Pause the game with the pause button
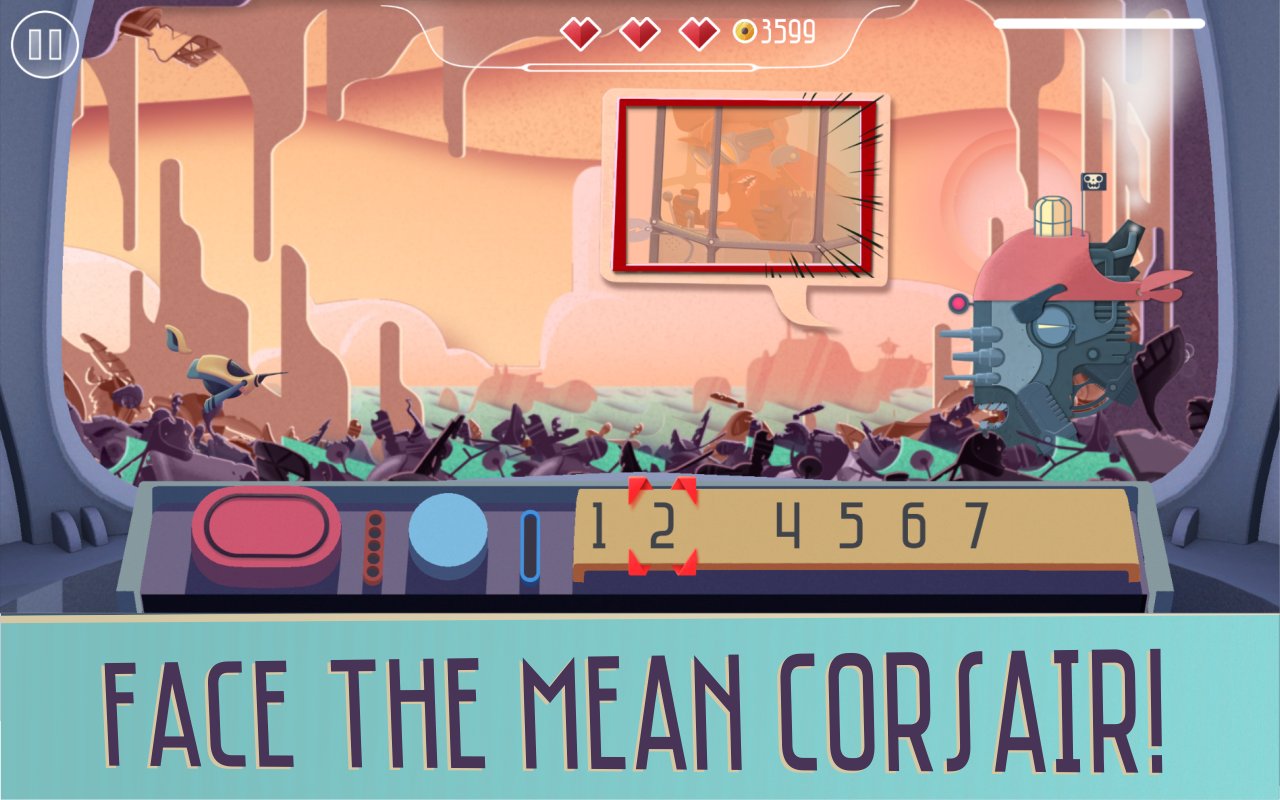The height and width of the screenshot is (800, 1280). (45, 44)
